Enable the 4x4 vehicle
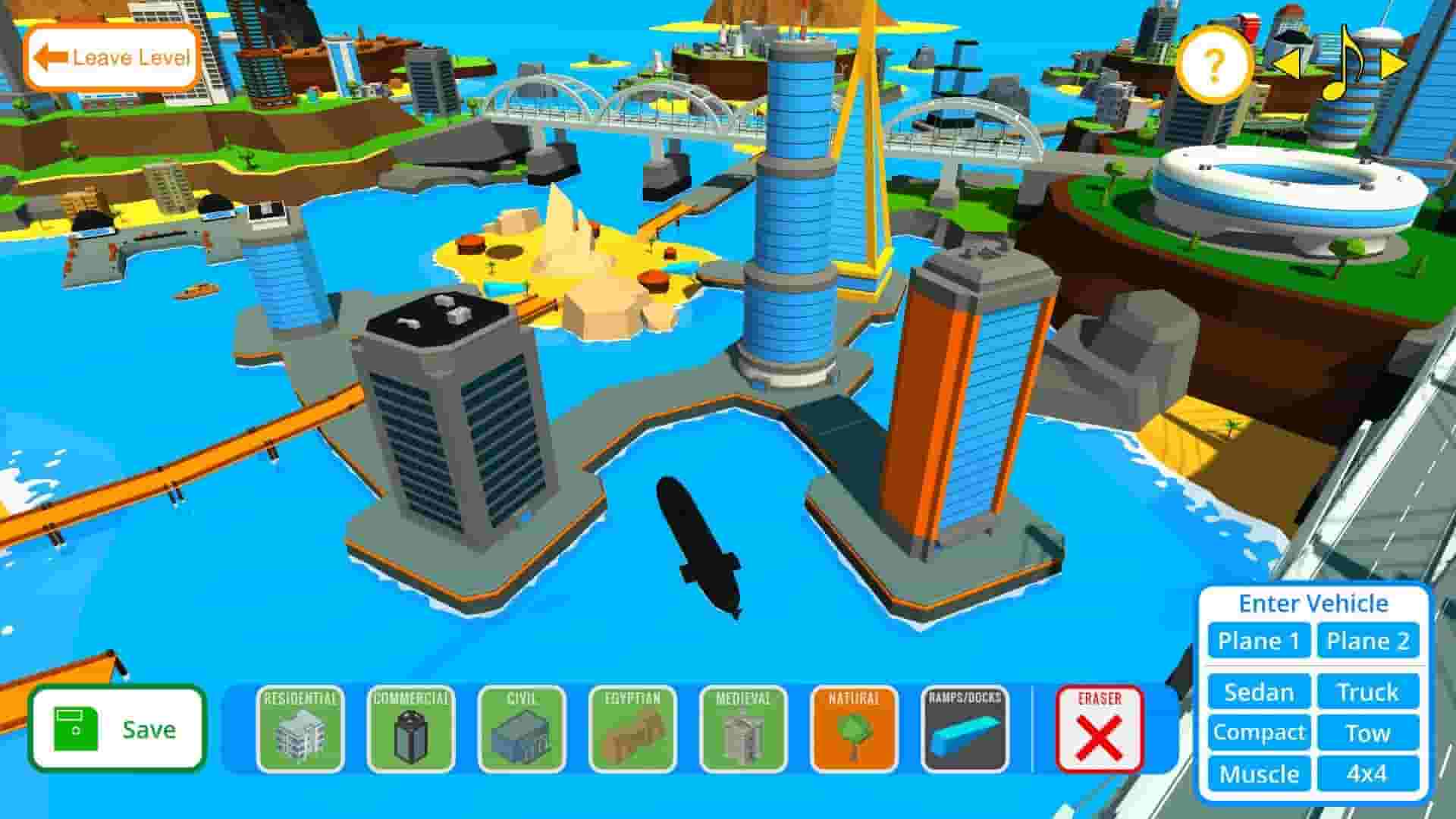The width and height of the screenshot is (1456, 819). [x=1369, y=774]
